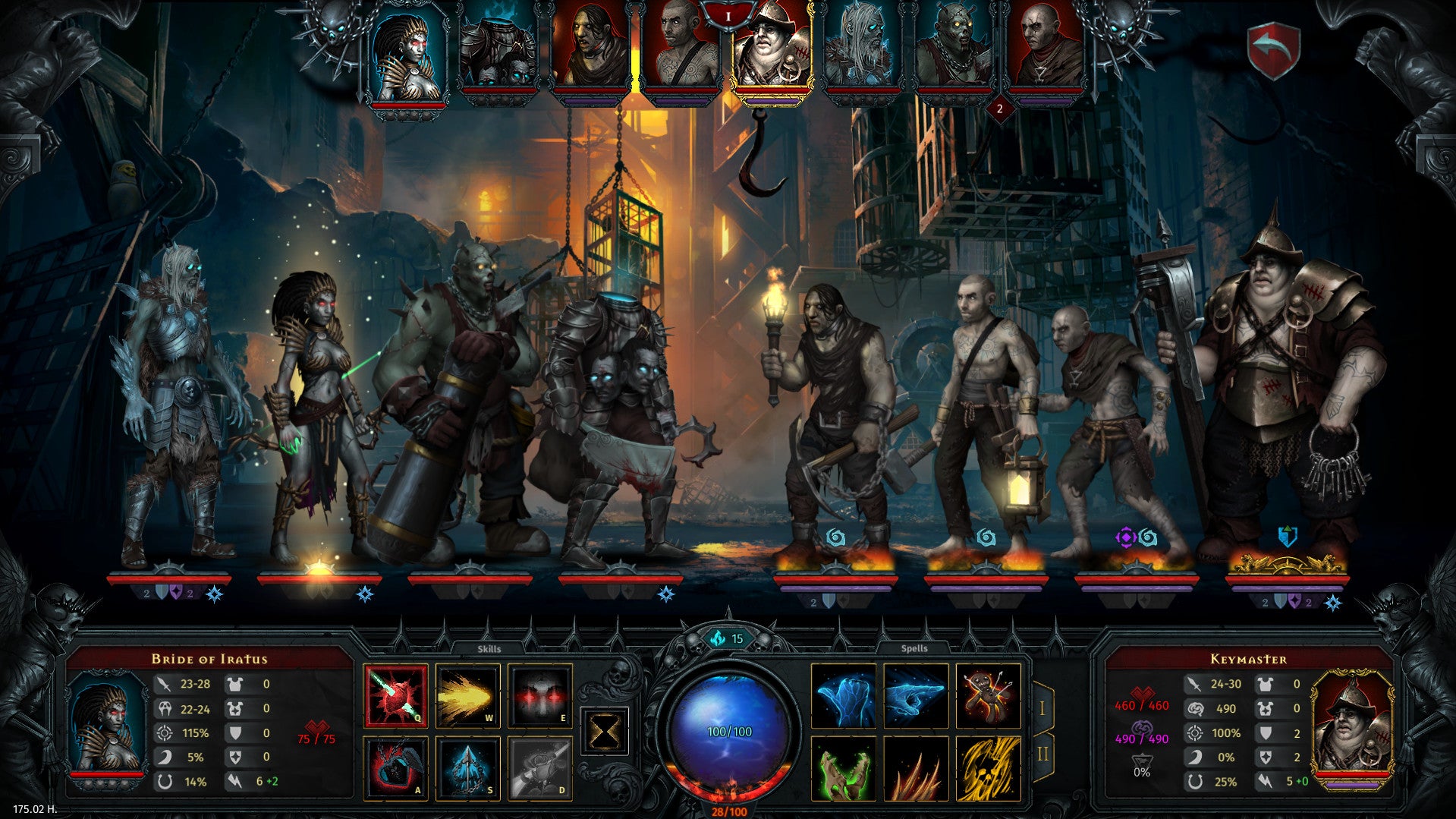Viewport: 1456px width, 819px height.
Task: Select the chained heart skill on A
Action: 395,767
